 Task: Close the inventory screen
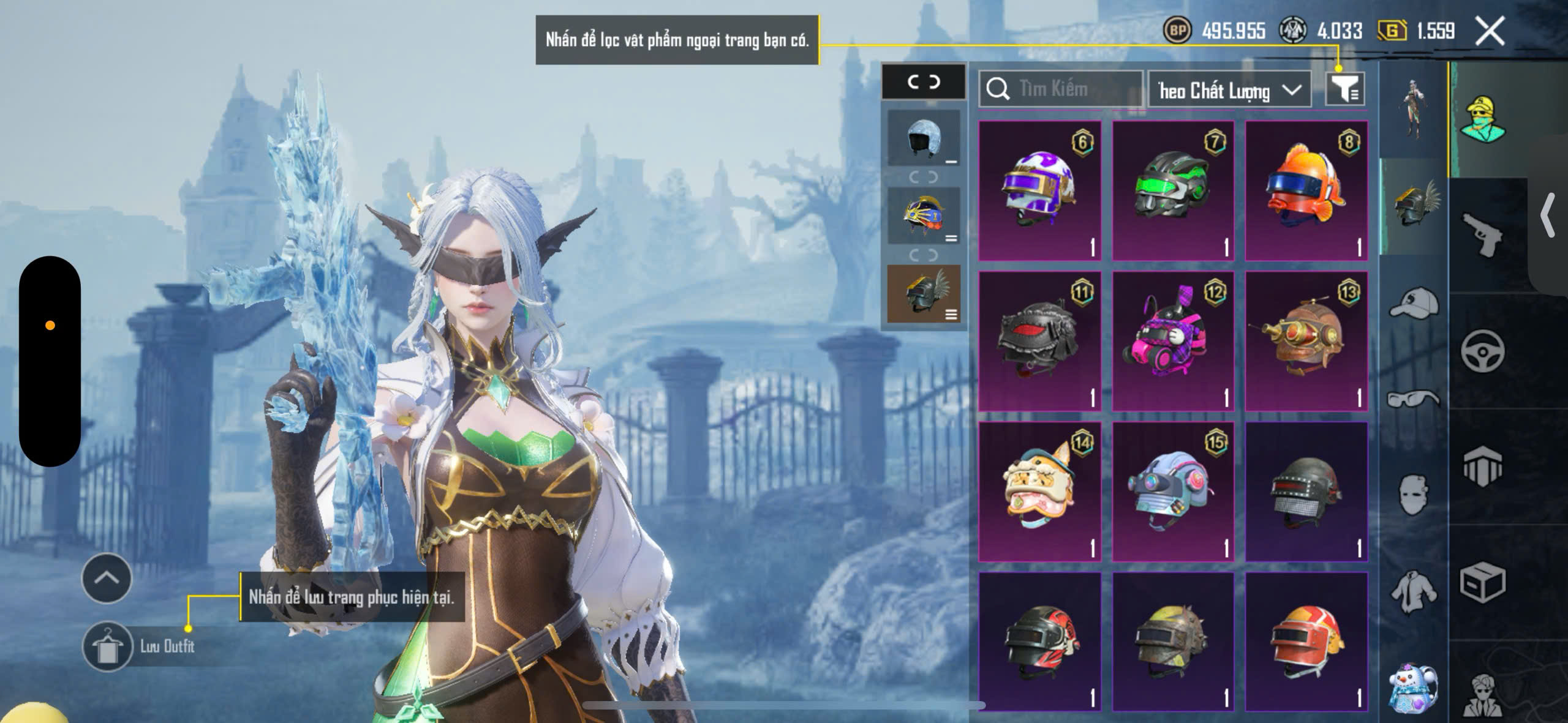[1490, 31]
